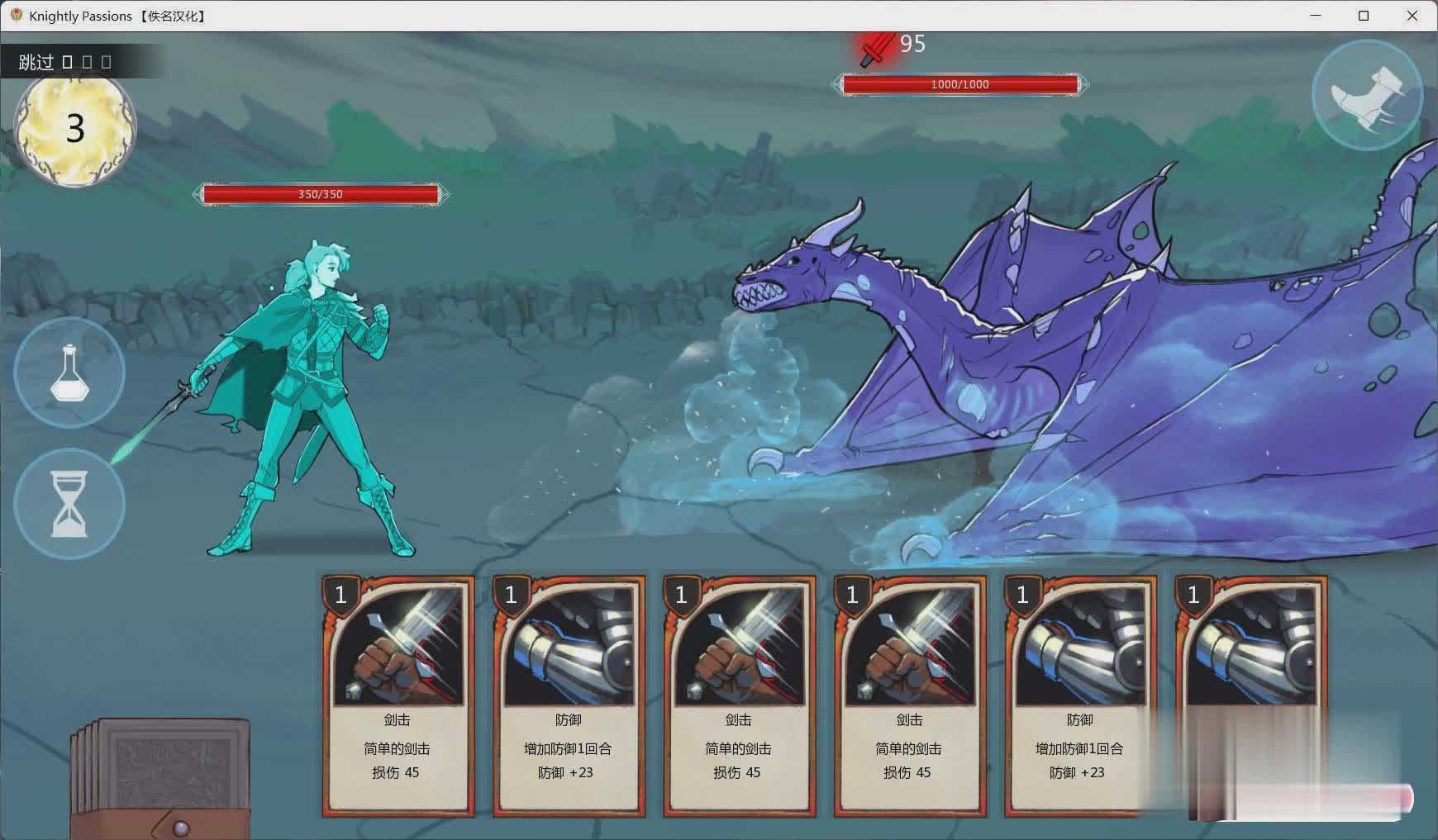Toggle the second checkbox beside 跳过

tap(88, 61)
